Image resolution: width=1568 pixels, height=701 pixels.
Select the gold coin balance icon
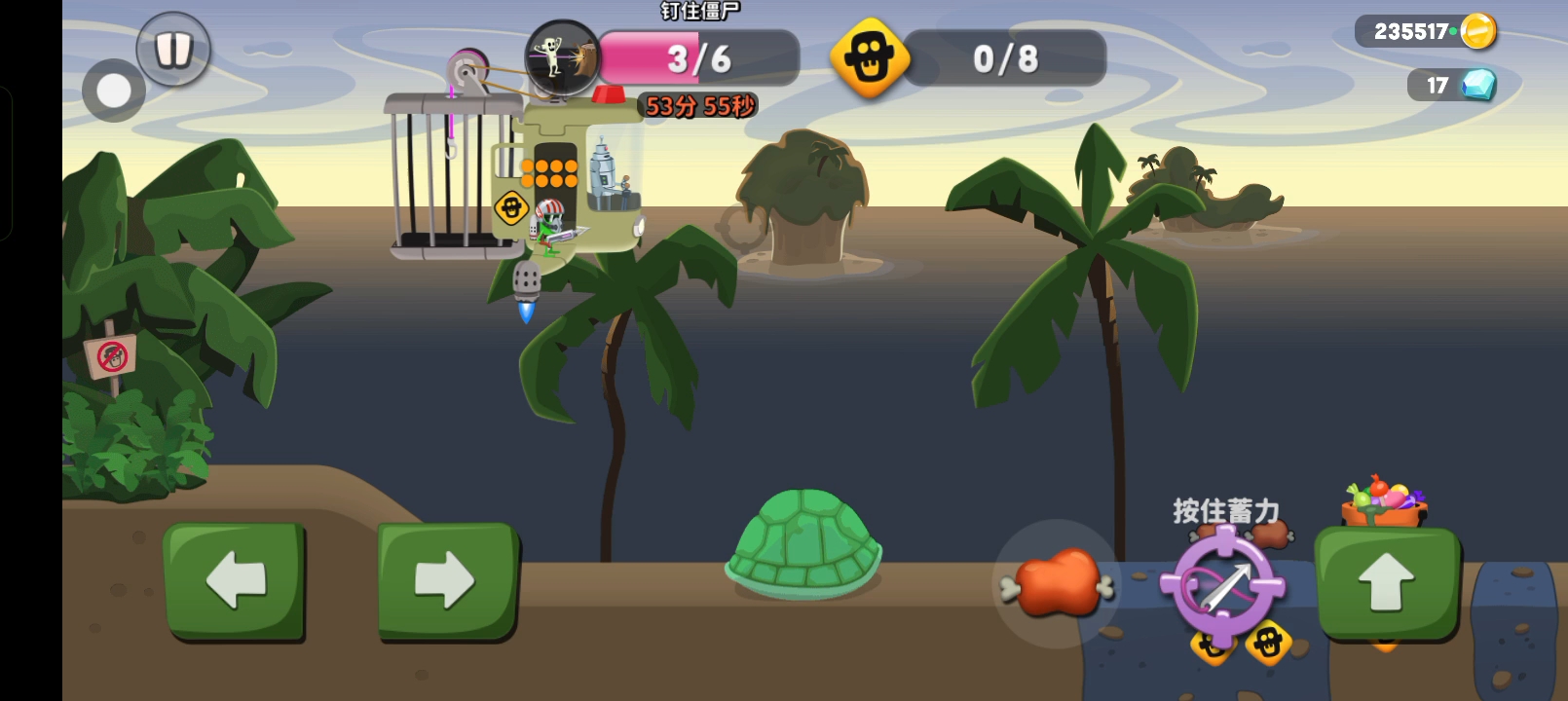[x=1477, y=31]
